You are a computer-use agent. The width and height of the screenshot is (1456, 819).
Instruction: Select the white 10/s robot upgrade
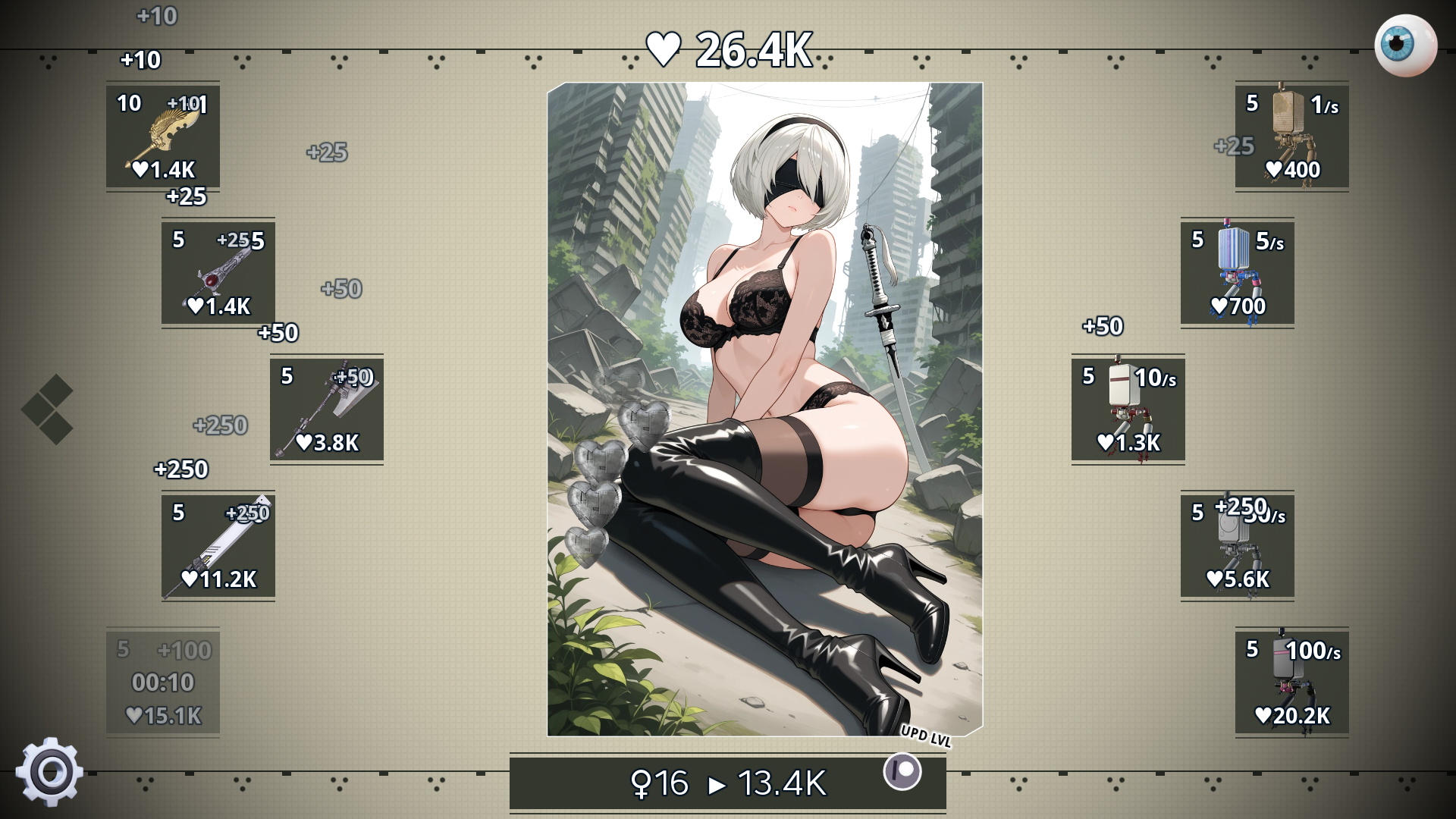pyautogui.click(x=1128, y=410)
